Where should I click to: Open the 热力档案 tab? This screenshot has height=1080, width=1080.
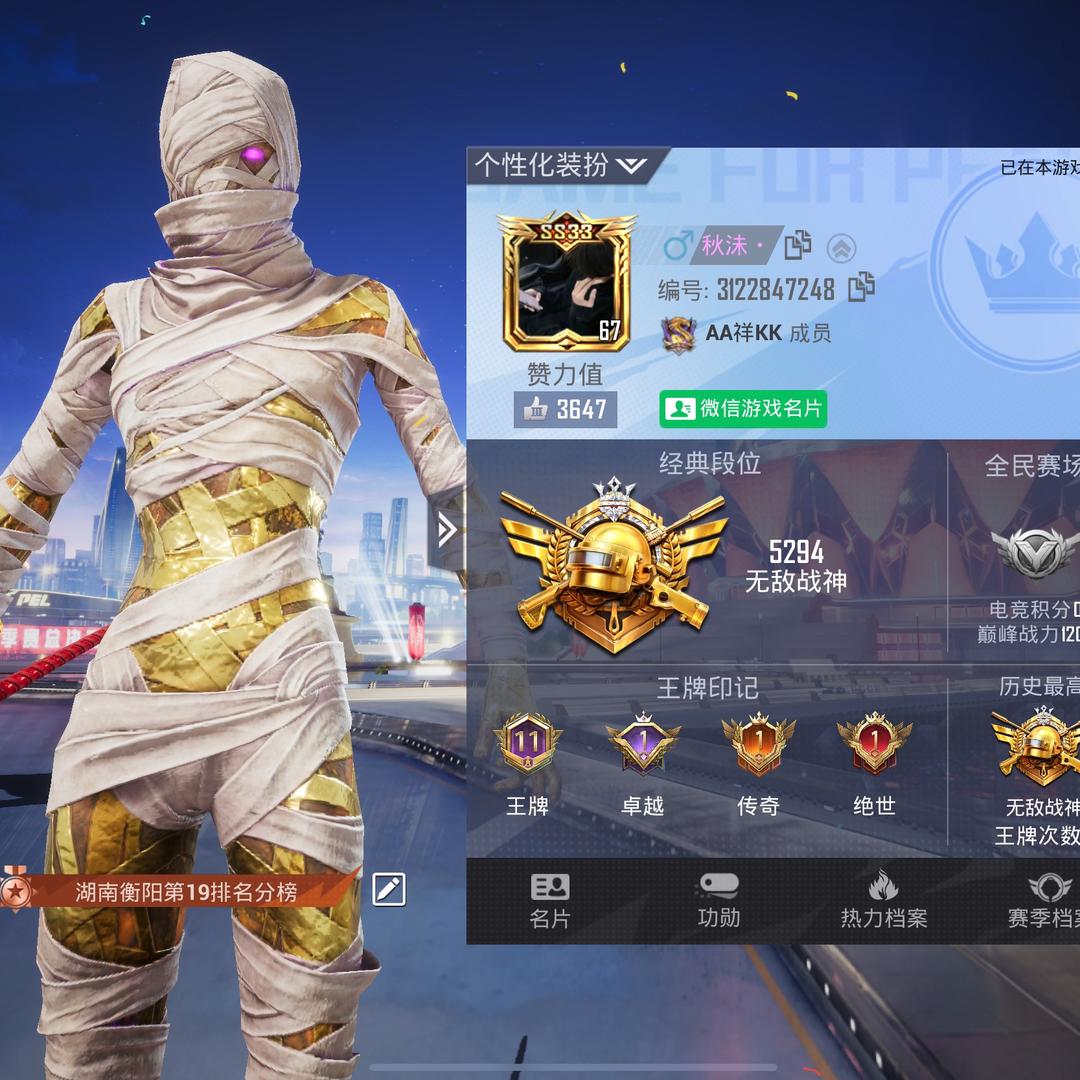click(x=883, y=900)
